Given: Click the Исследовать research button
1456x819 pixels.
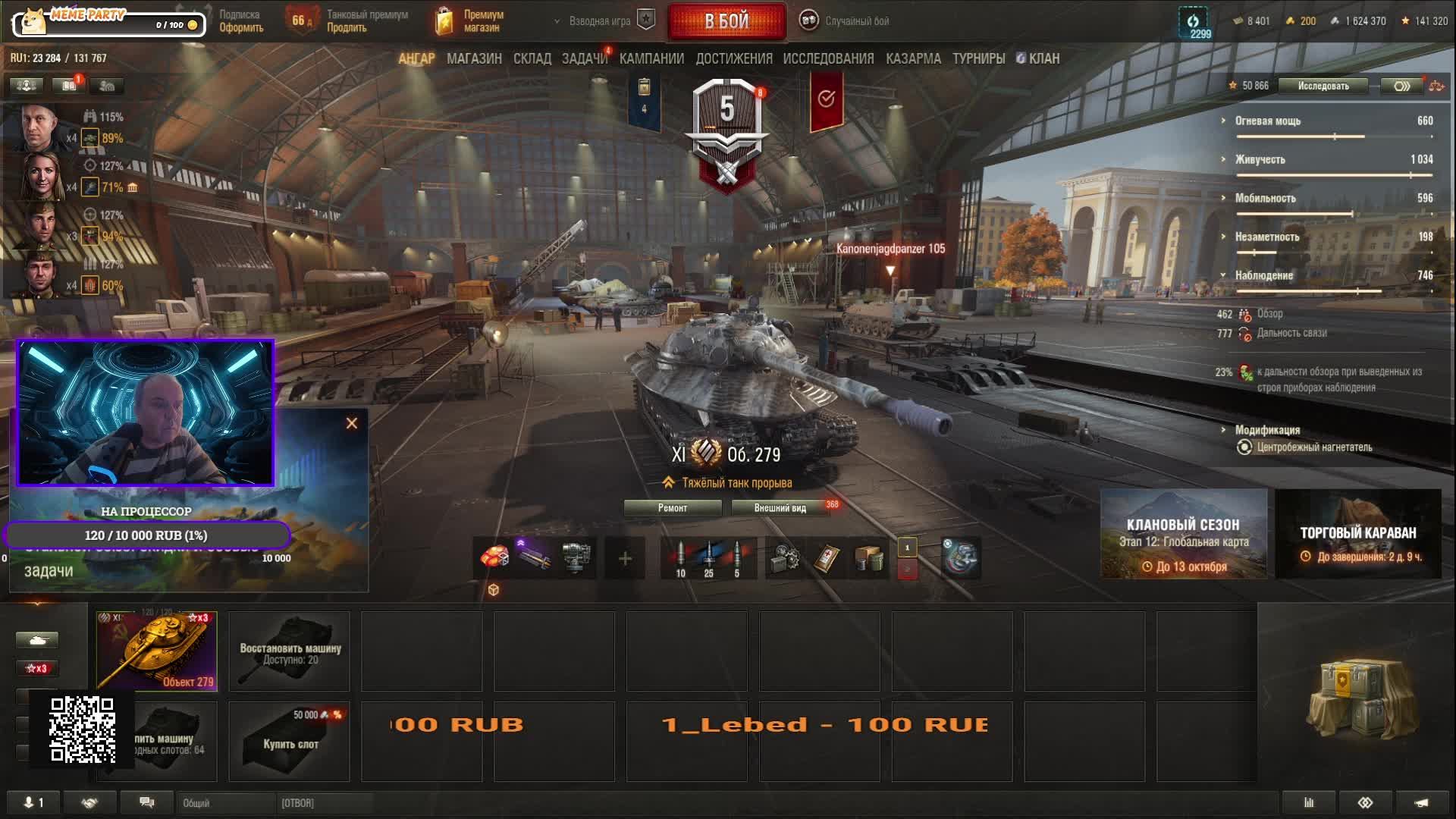Looking at the screenshot, I should (1323, 86).
